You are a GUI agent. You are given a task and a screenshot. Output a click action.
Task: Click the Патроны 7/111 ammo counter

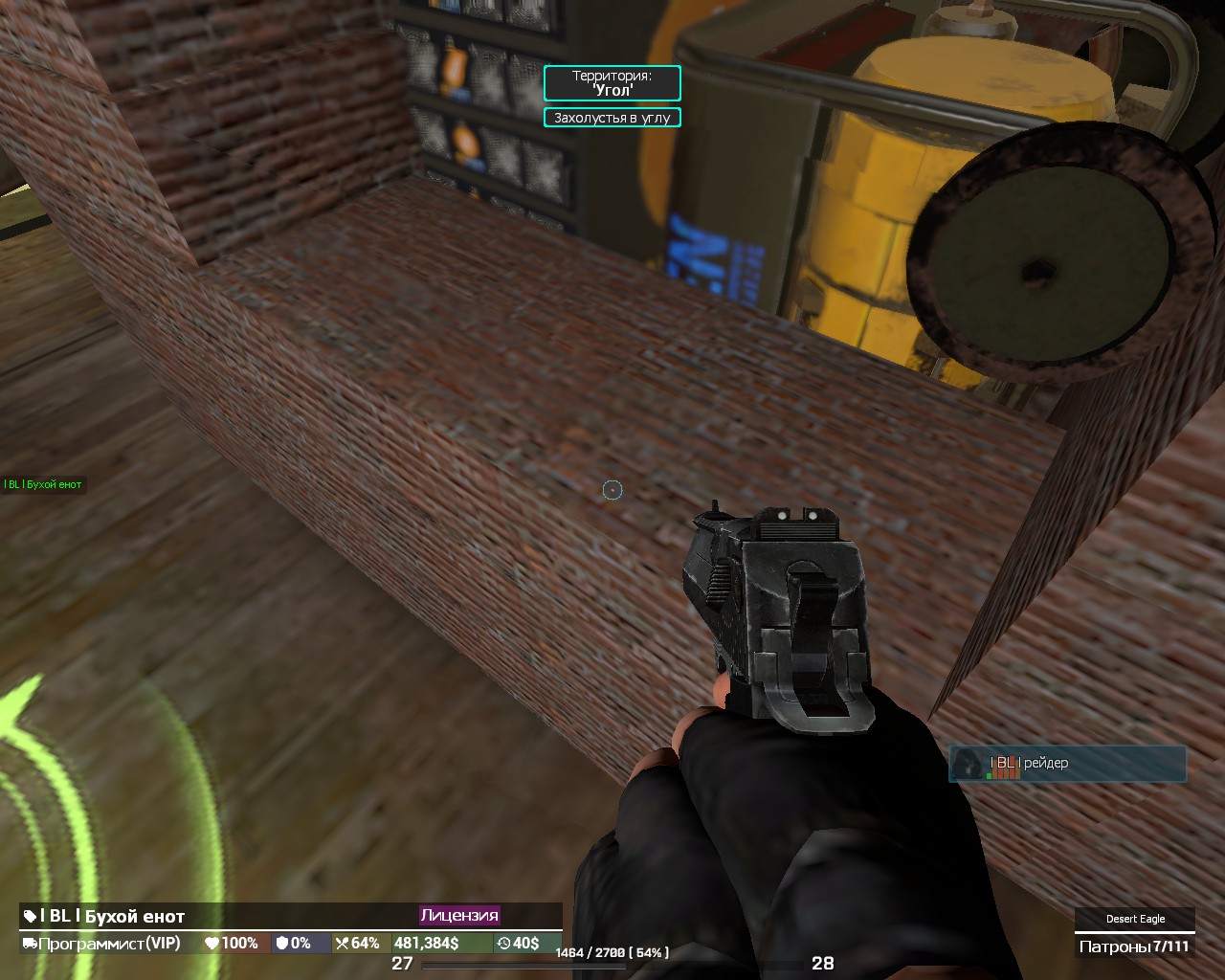pos(1135,945)
